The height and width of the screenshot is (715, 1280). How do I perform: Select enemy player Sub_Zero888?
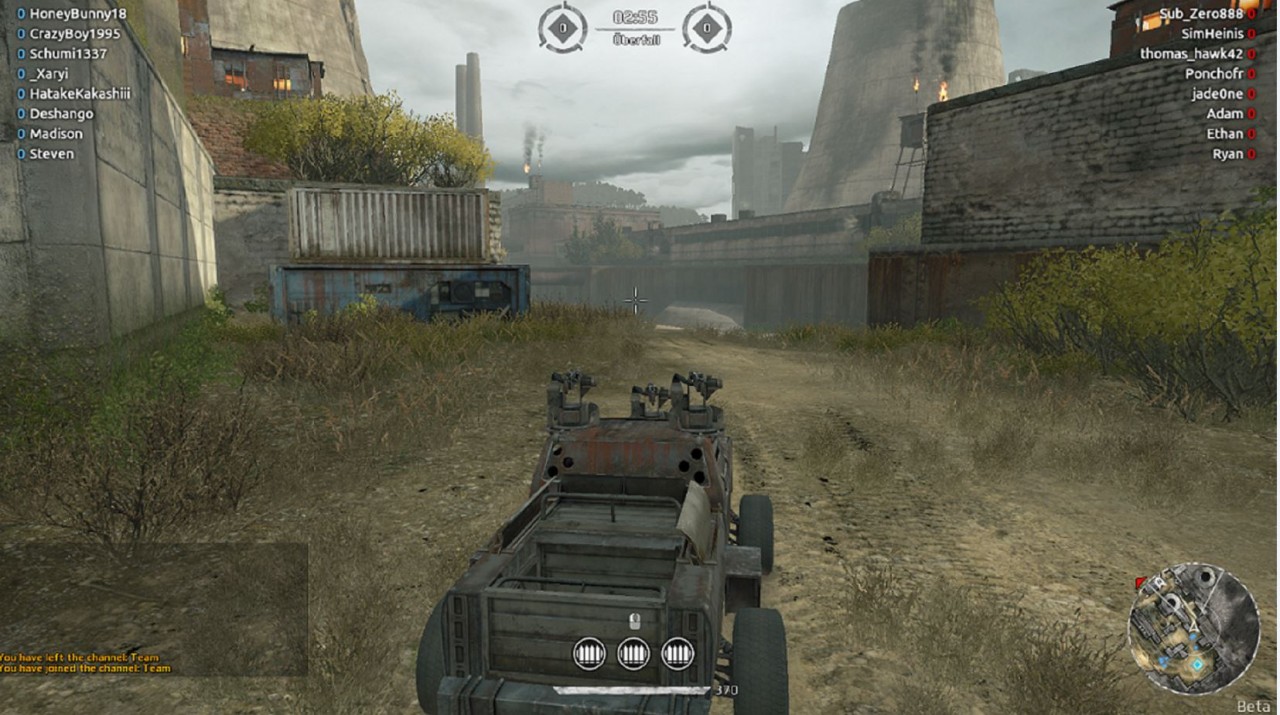coord(1200,14)
